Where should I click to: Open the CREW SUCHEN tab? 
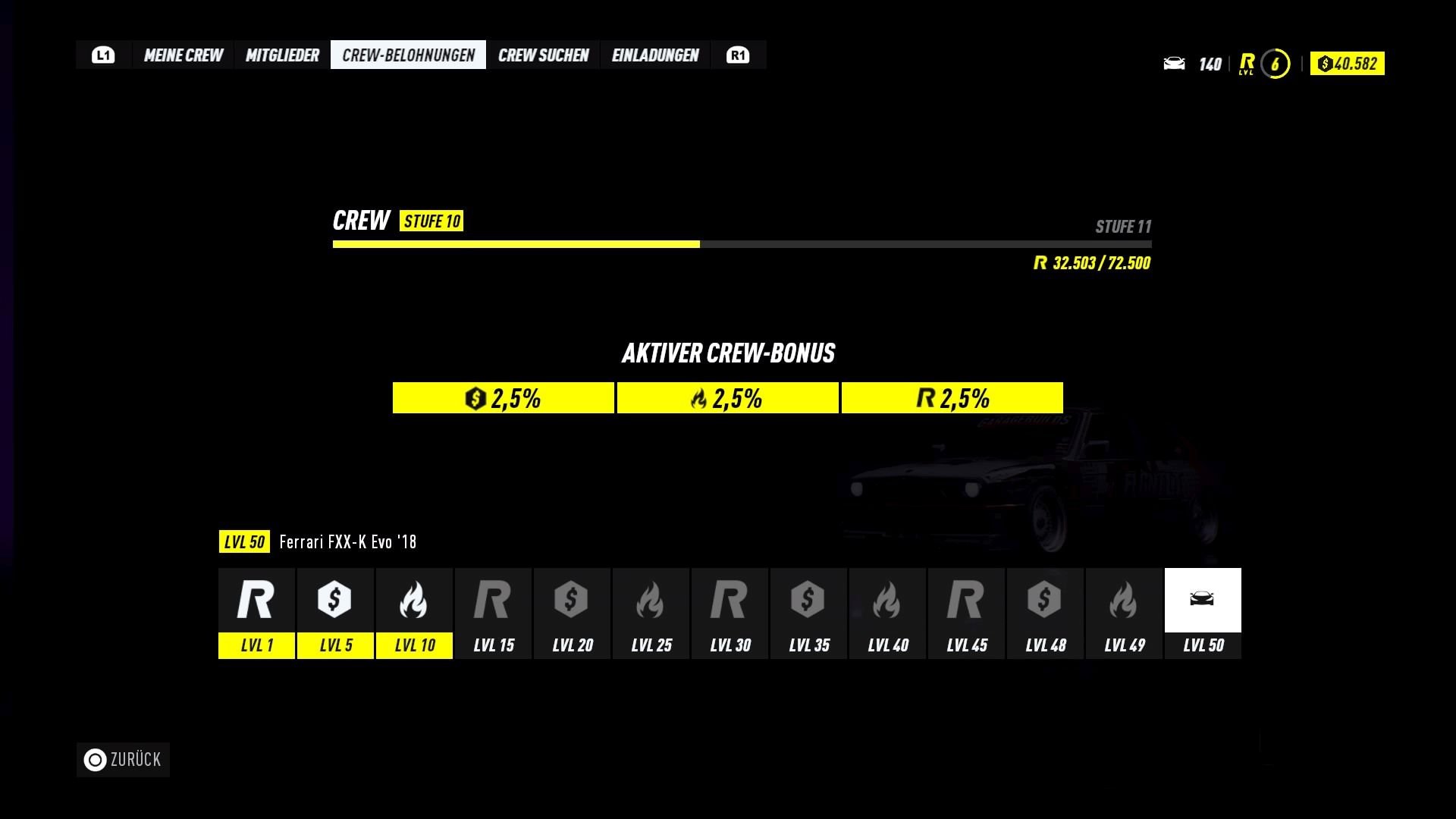coord(544,54)
